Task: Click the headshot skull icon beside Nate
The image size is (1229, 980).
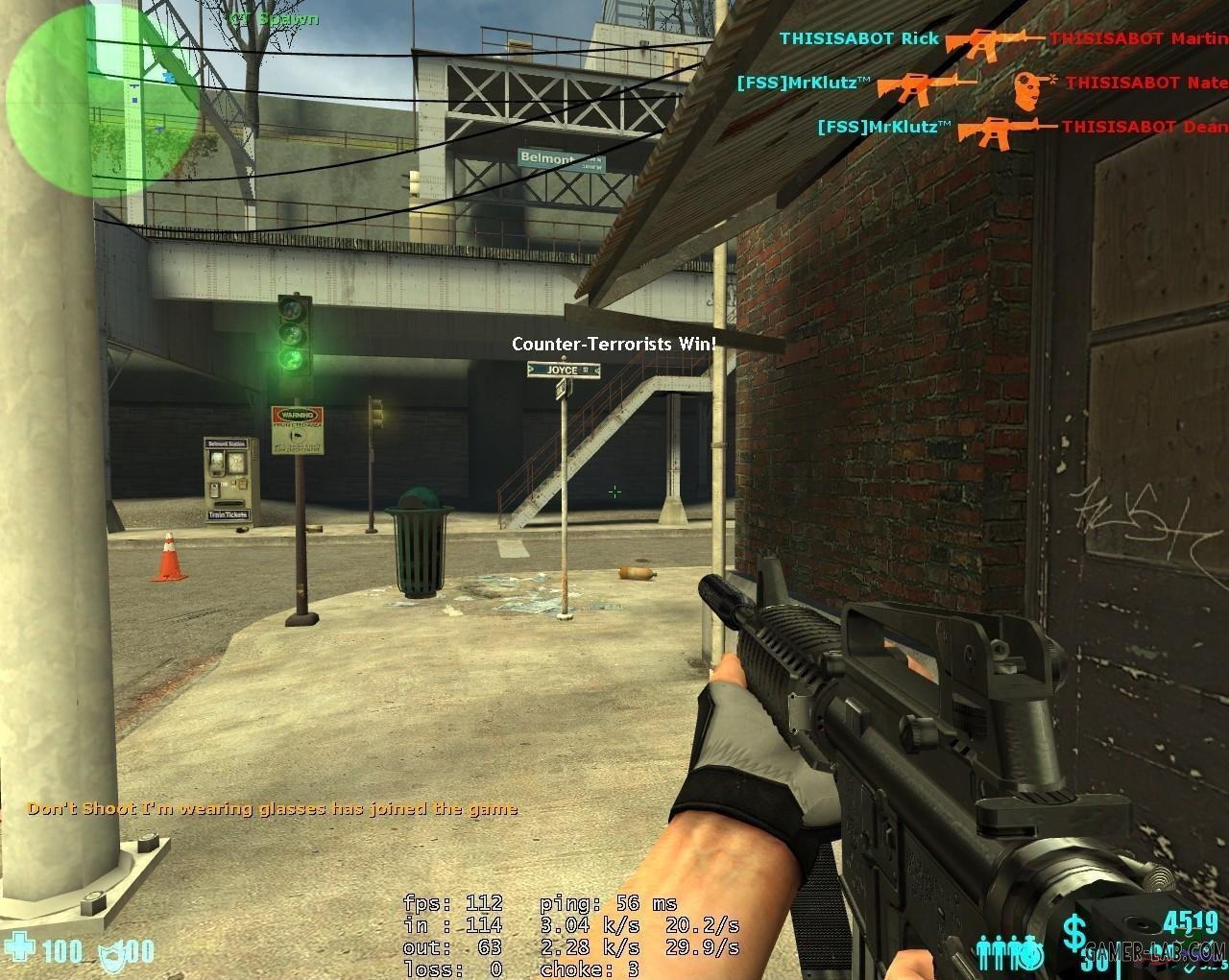Action: 1029,87
